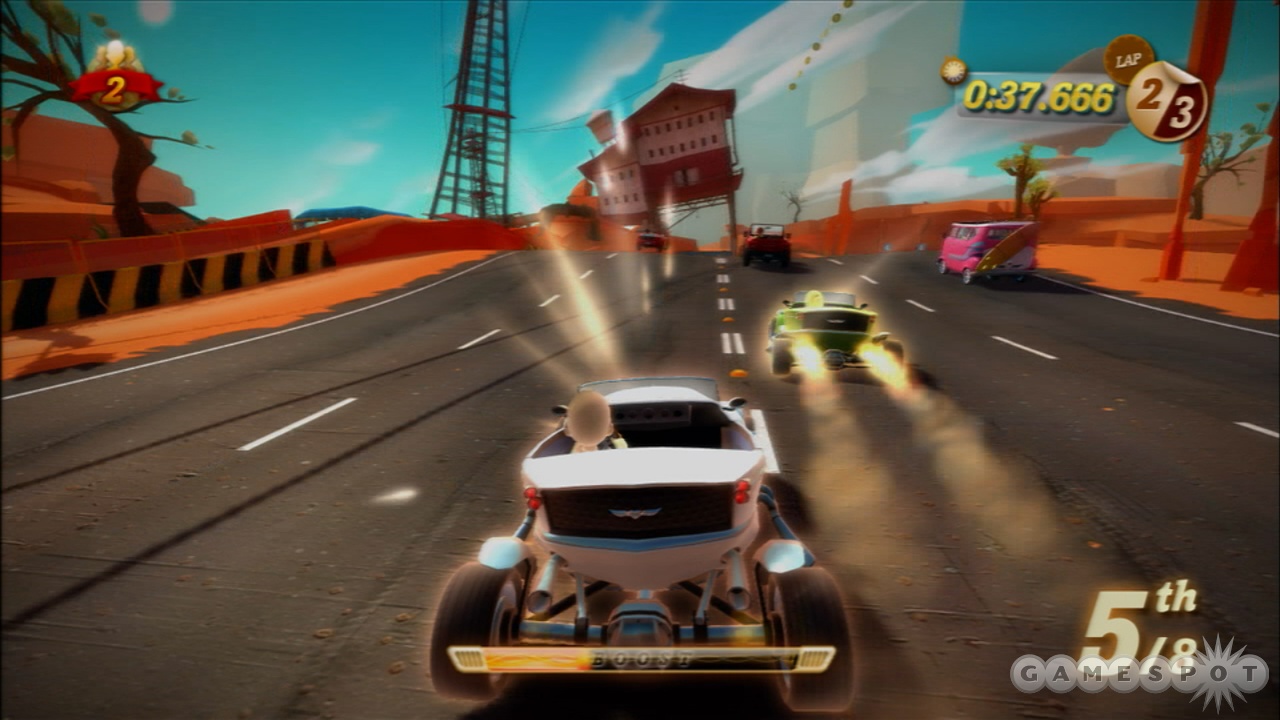Select the round lap counter badge
This screenshot has height=720, width=1280.
pos(1167,101)
